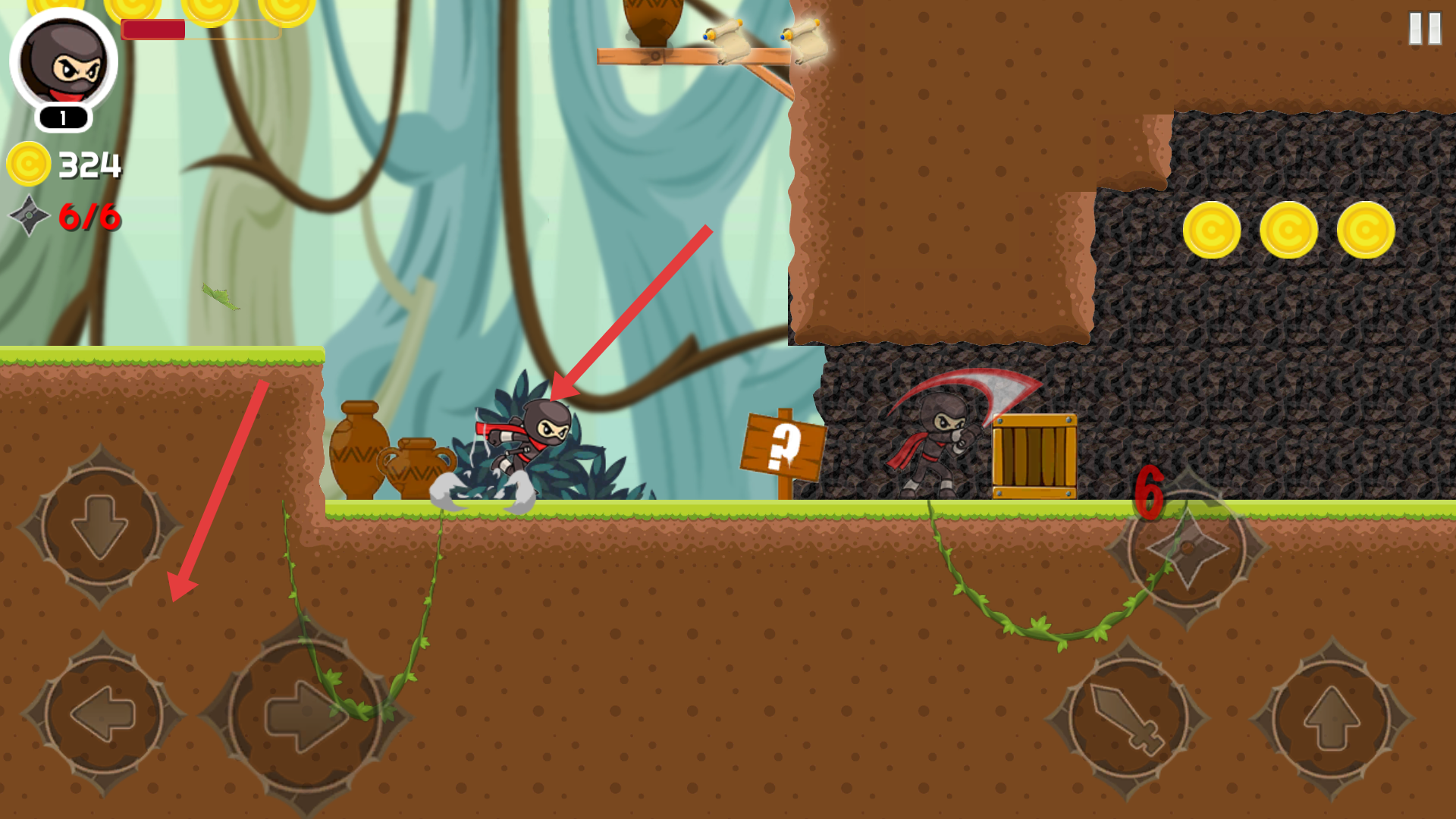Image resolution: width=1456 pixels, height=819 pixels.
Task: Move right with the right arrow button
Action: [305, 714]
